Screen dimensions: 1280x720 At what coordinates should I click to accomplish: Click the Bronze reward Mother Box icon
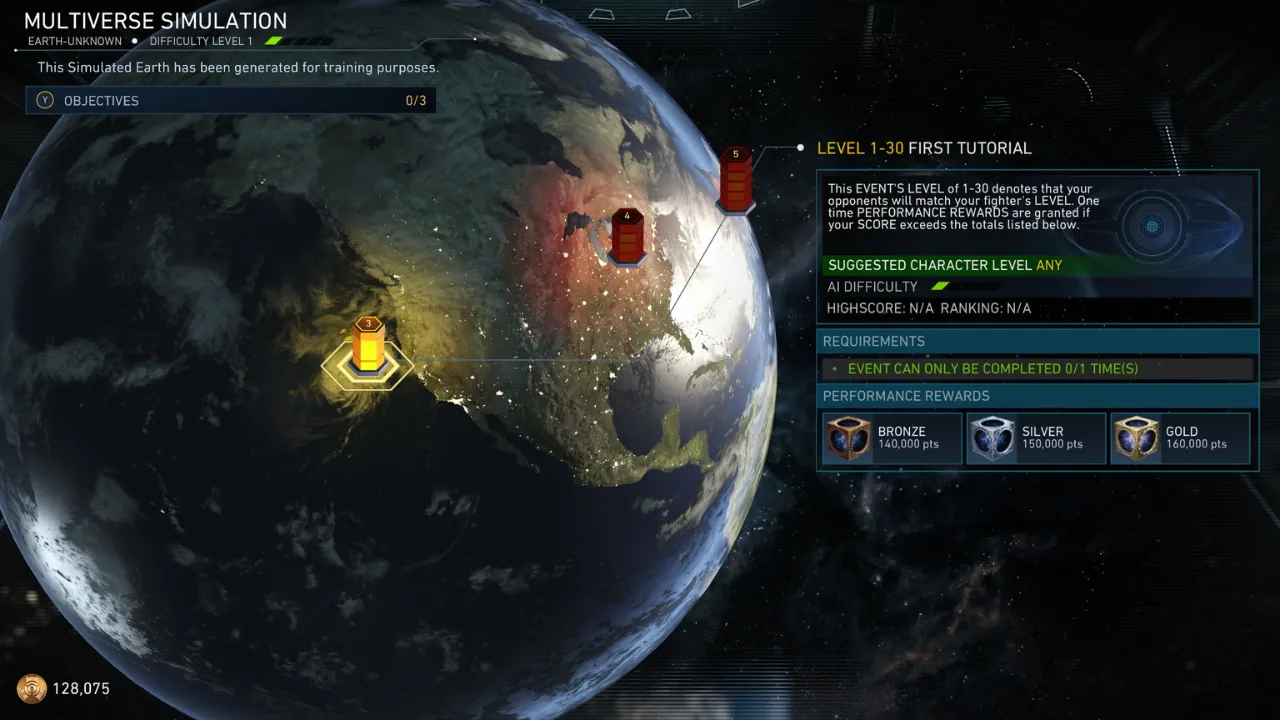[848, 437]
